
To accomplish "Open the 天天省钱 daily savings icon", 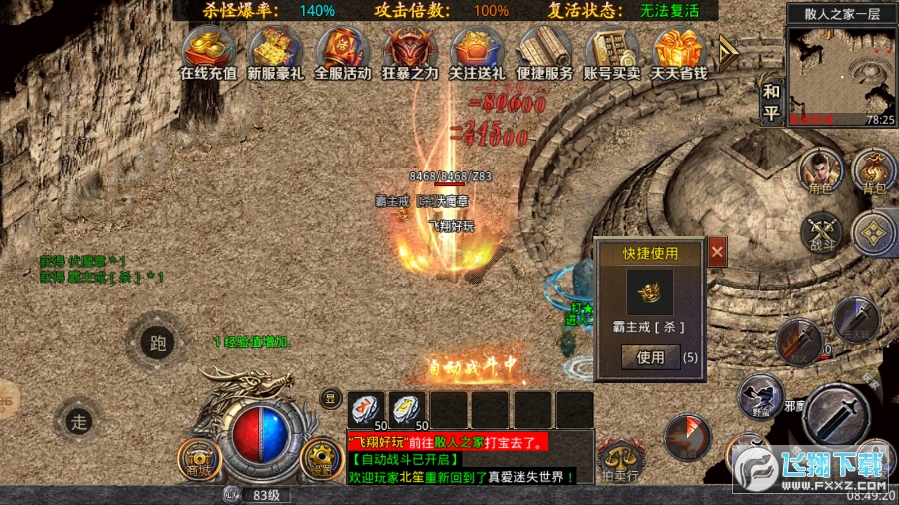I will pyautogui.click(x=679, y=52).
